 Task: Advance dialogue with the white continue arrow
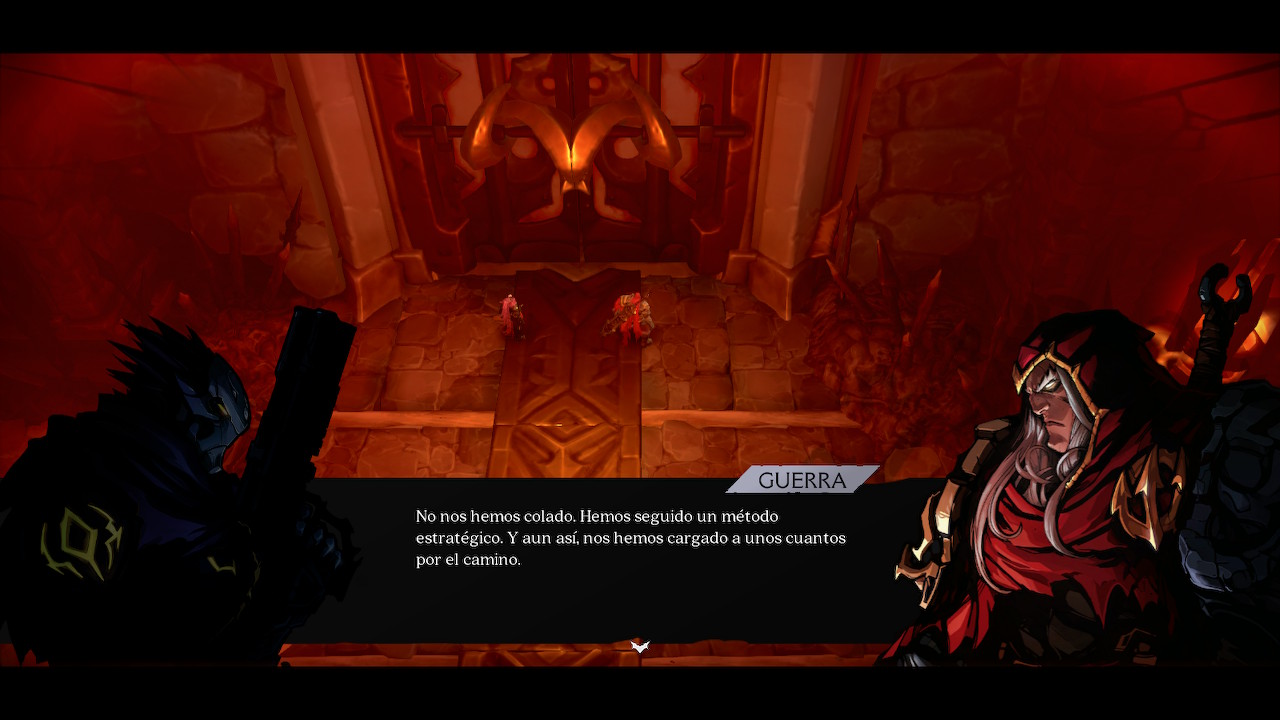(640, 647)
